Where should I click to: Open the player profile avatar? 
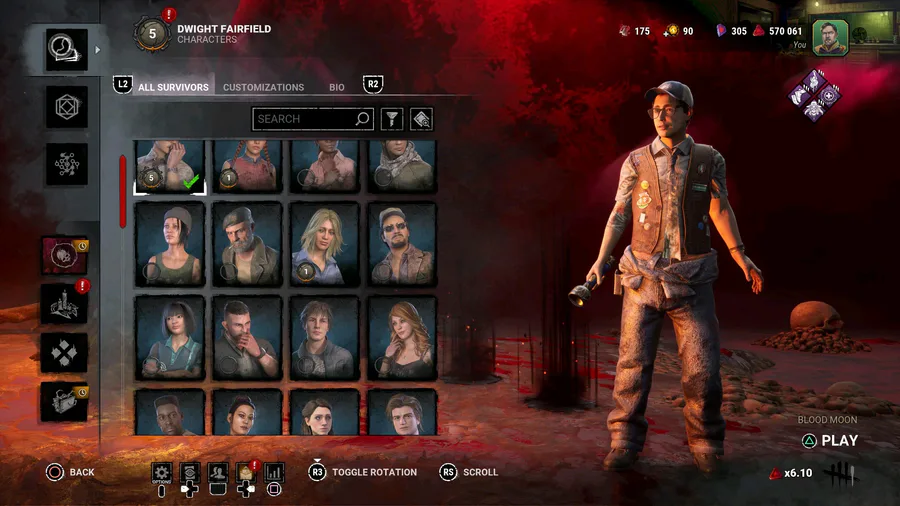click(x=830, y=37)
